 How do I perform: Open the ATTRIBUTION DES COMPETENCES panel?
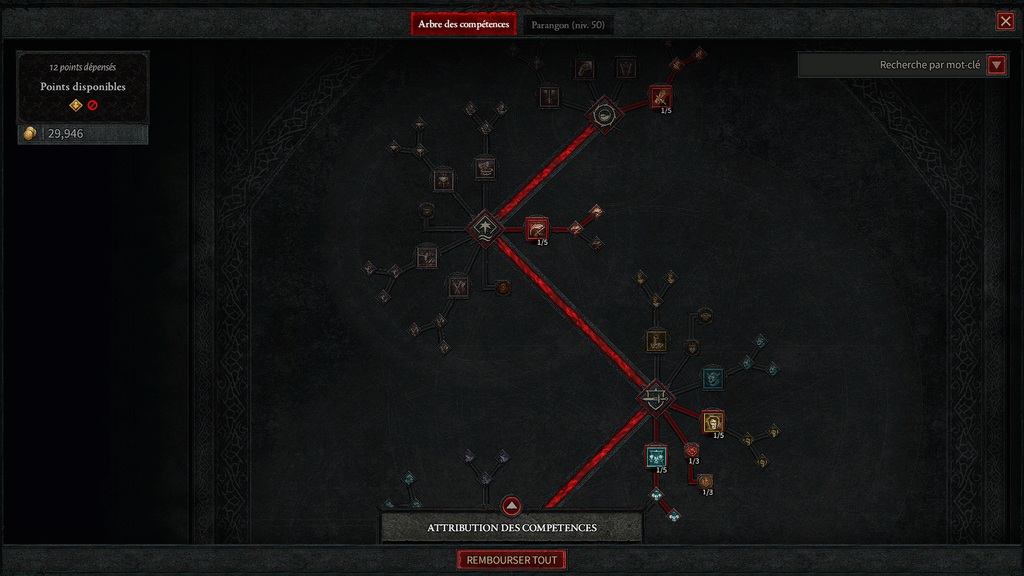(x=511, y=528)
